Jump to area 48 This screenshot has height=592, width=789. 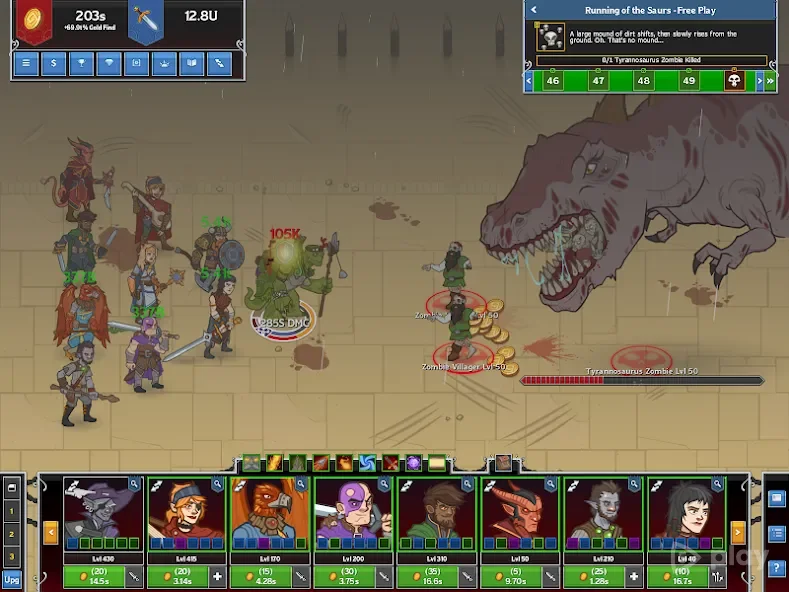tap(644, 81)
